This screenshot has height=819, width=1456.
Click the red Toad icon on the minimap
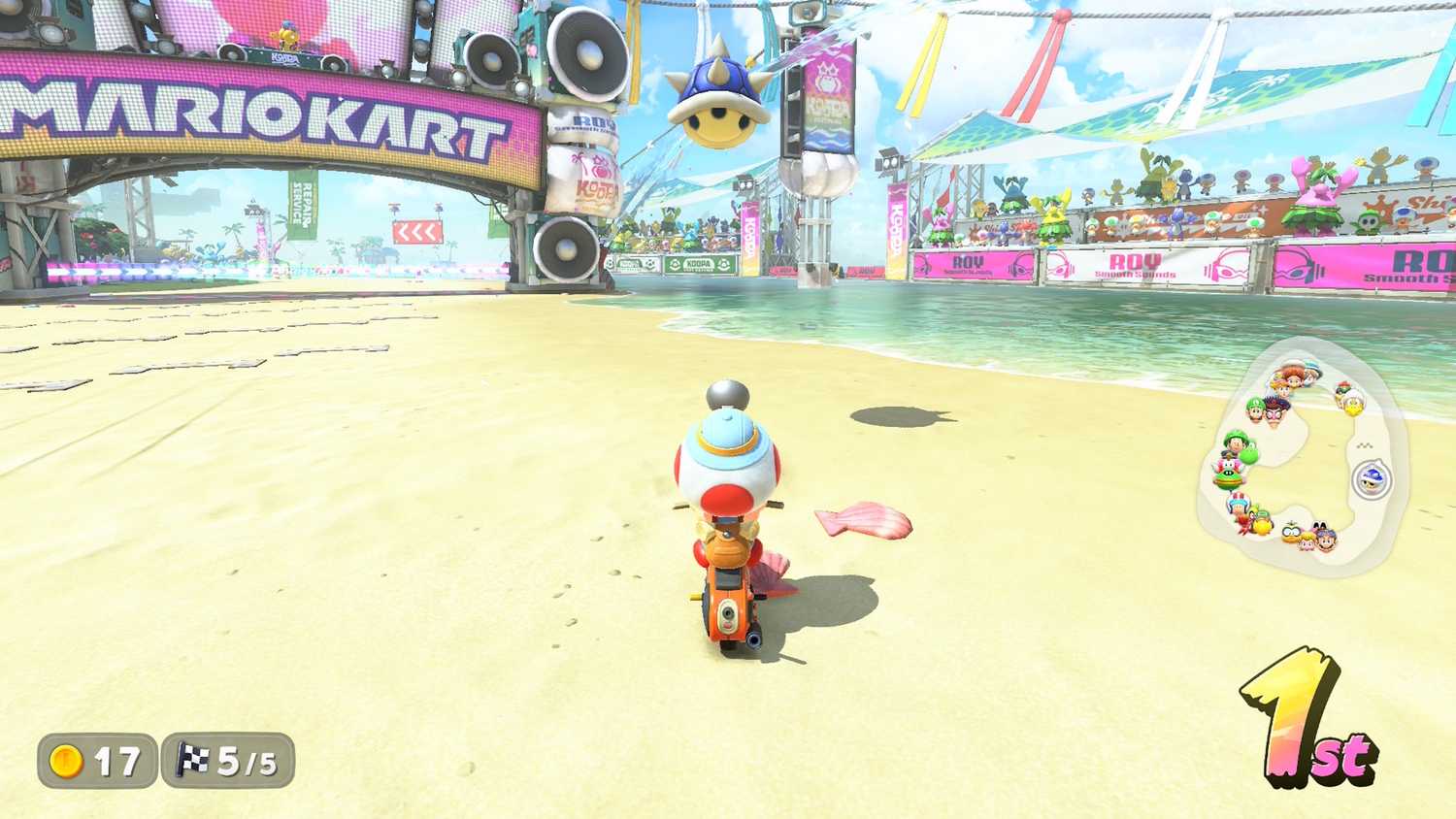point(1238,503)
